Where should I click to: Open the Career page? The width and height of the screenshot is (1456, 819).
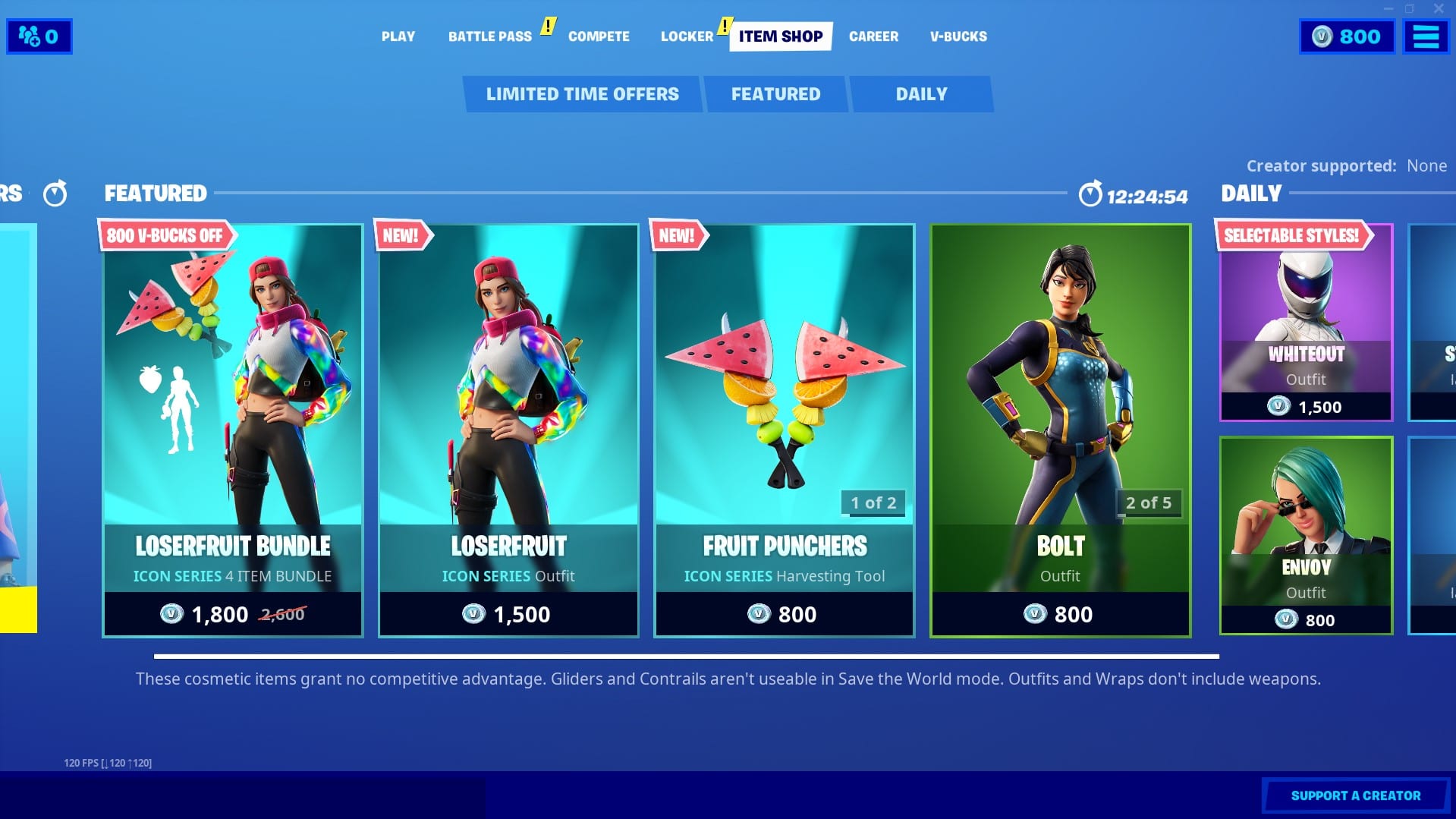click(873, 36)
